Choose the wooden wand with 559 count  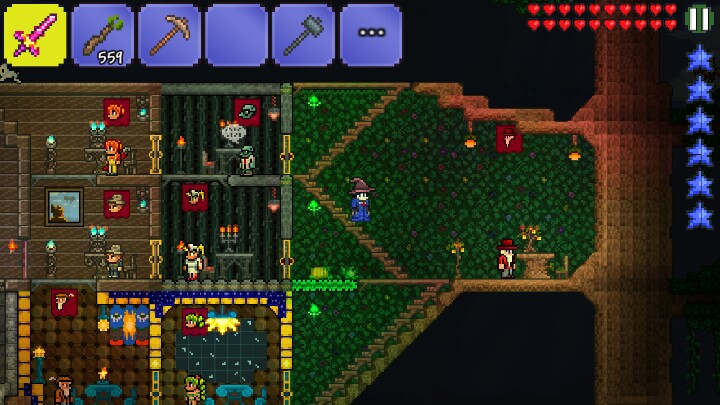click(102, 35)
